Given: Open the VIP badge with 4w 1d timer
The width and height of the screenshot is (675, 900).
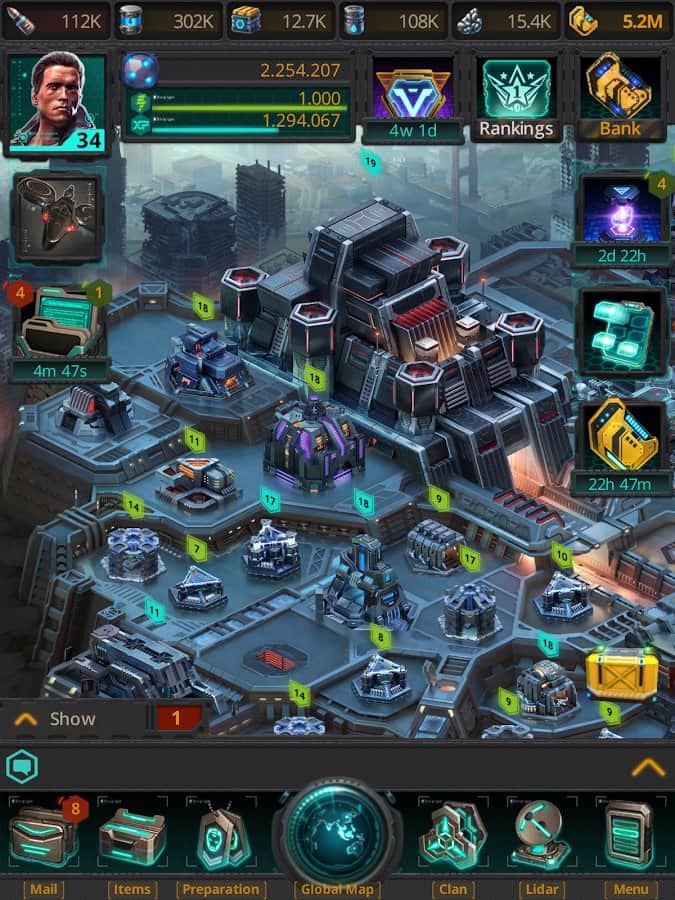Looking at the screenshot, I should (x=413, y=98).
